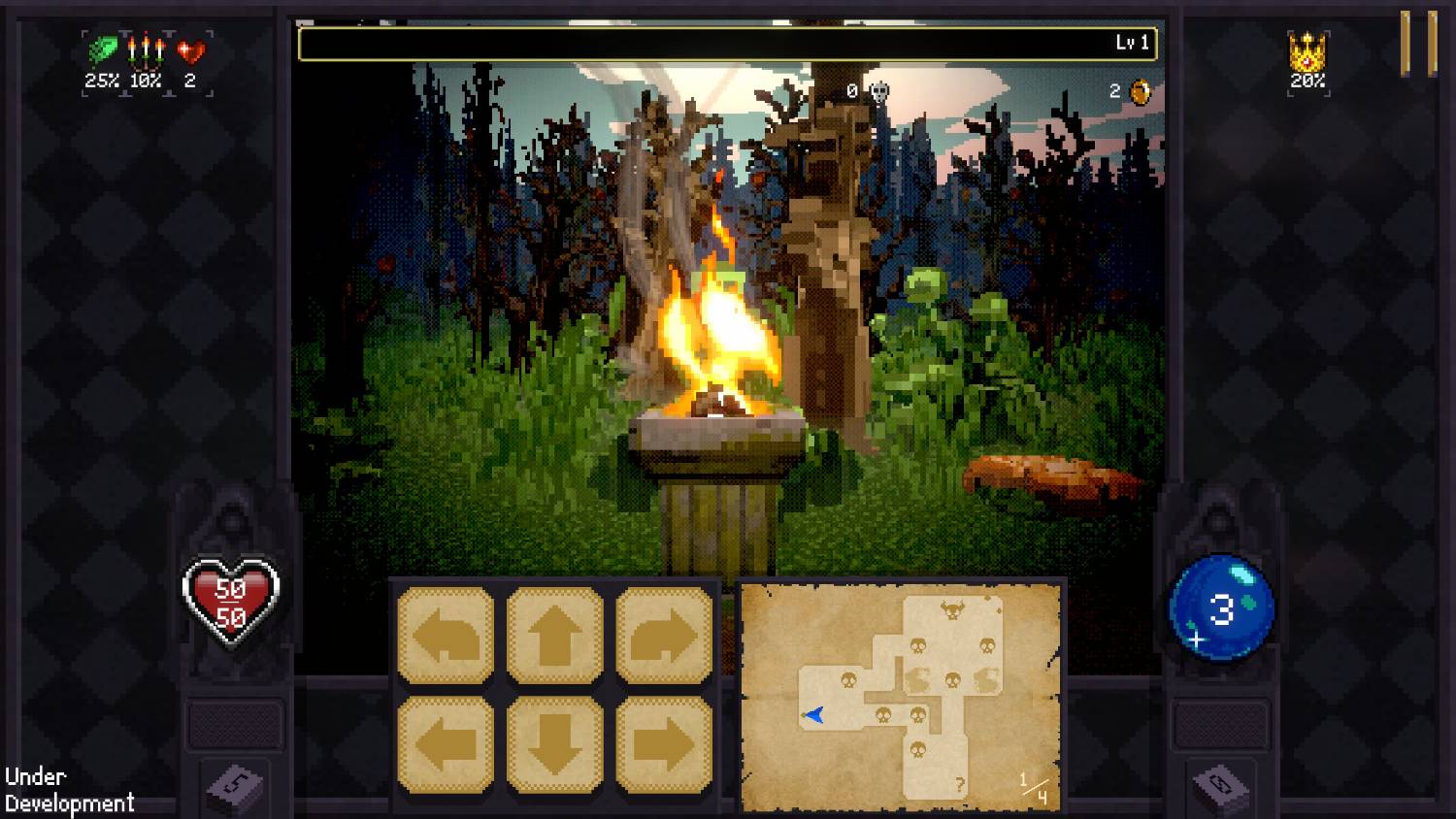
Task: Open the card deck numbered 5
Action: coord(234,786)
